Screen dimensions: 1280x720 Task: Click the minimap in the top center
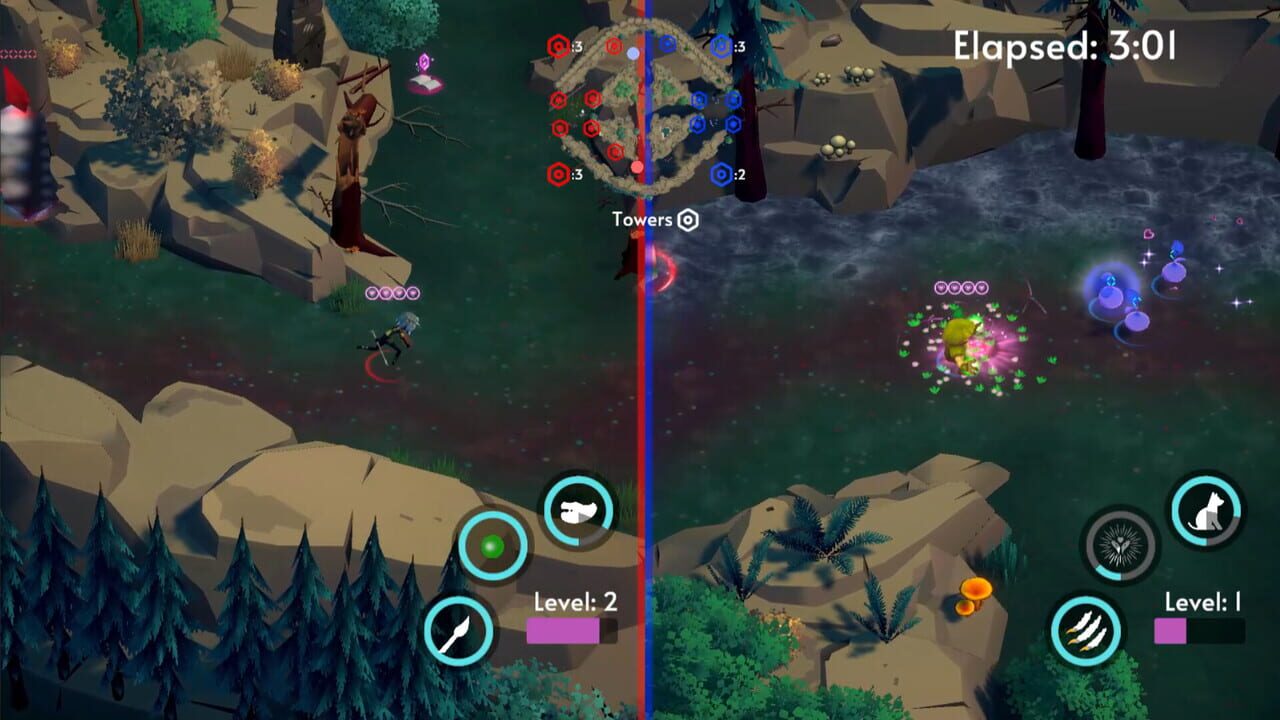click(645, 105)
